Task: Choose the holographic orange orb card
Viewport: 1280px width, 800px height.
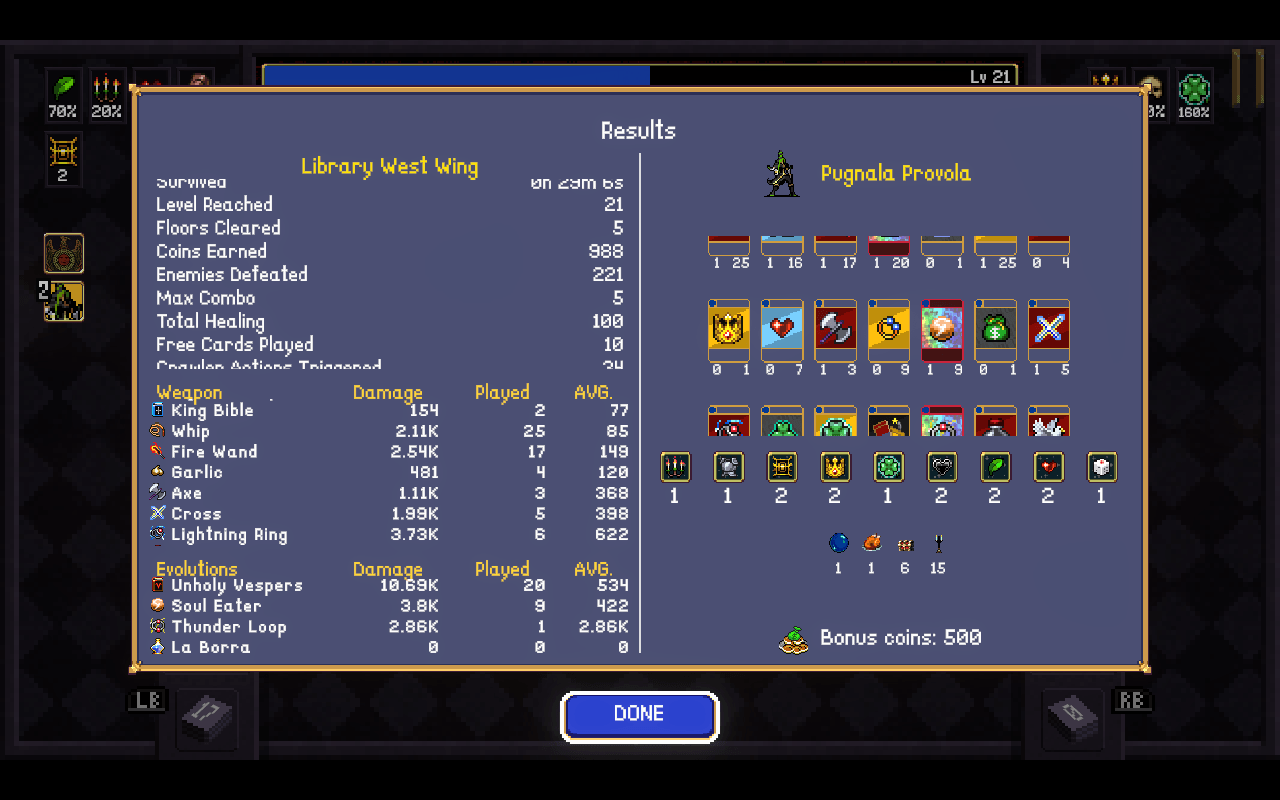Action: pos(942,329)
